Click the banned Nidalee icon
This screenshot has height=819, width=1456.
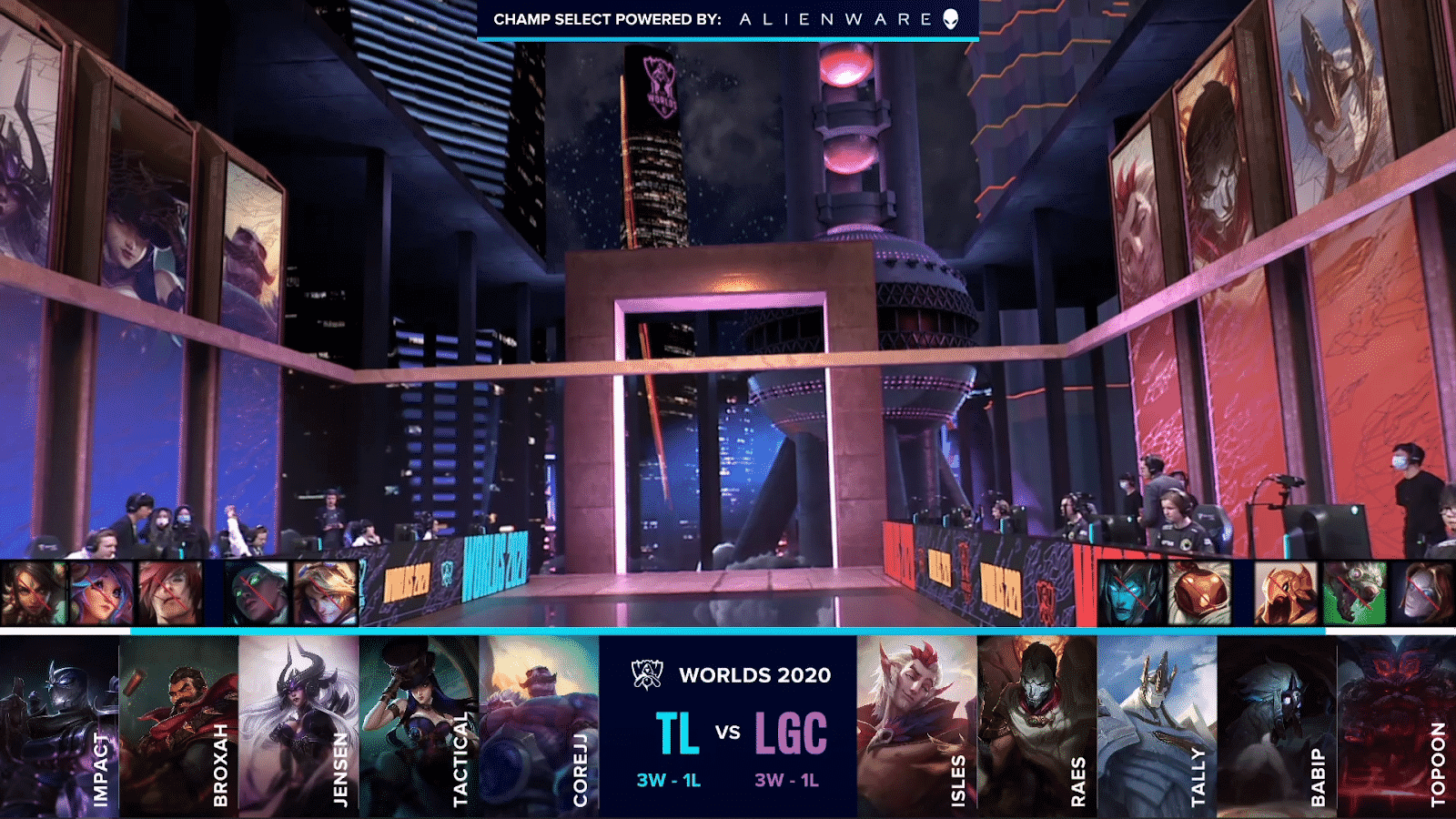coord(34,593)
